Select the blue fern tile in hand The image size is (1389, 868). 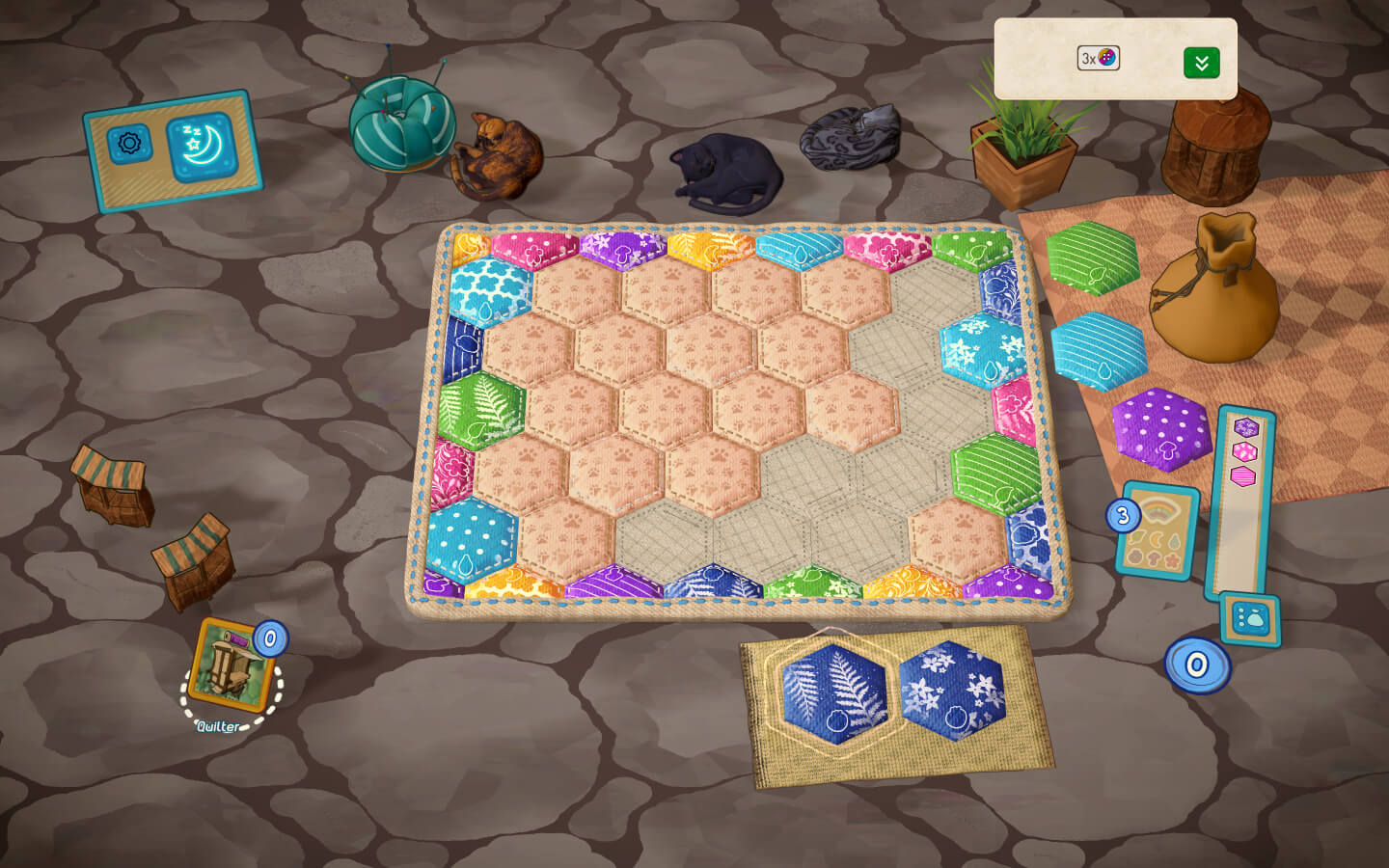tap(835, 692)
